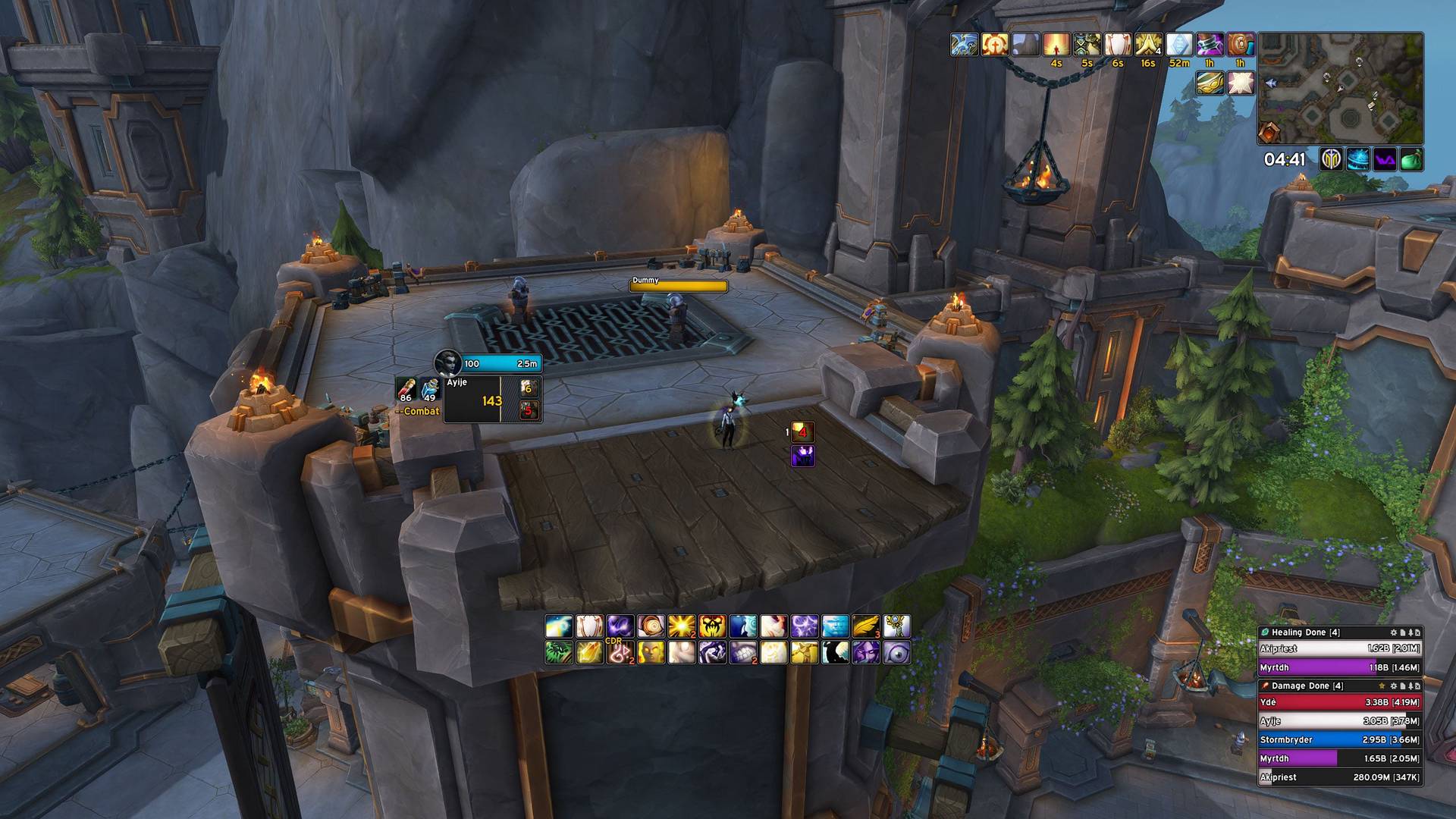
Task: Target the Dummy nameplate
Action: pyautogui.click(x=678, y=286)
